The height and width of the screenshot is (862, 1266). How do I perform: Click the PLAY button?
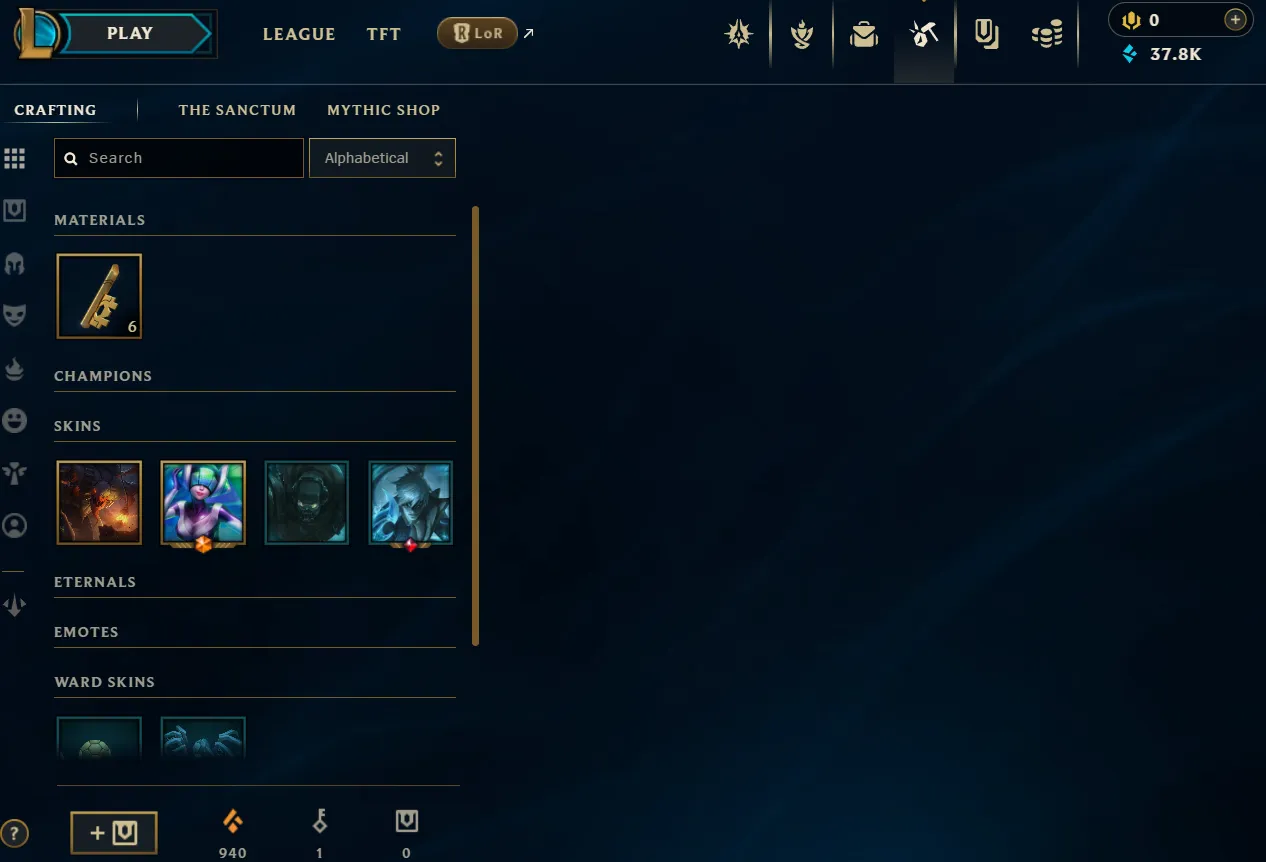coord(131,33)
